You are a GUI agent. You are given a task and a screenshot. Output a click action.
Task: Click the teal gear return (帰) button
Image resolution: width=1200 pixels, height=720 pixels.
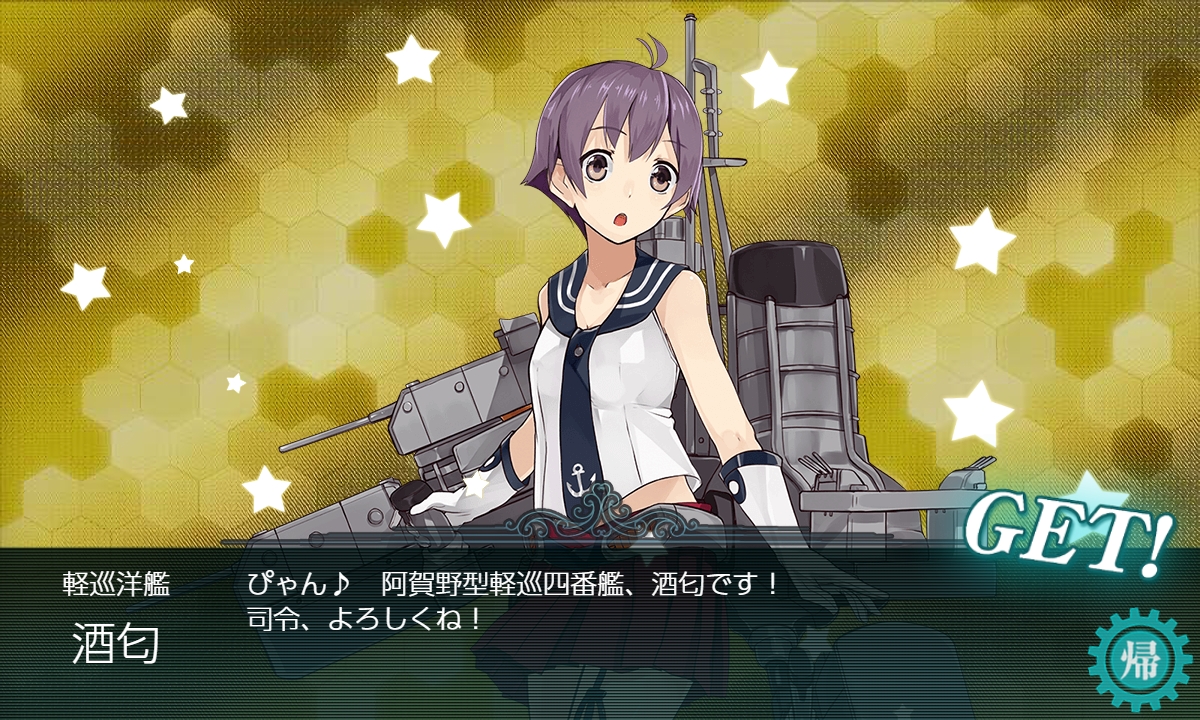click(x=1139, y=660)
